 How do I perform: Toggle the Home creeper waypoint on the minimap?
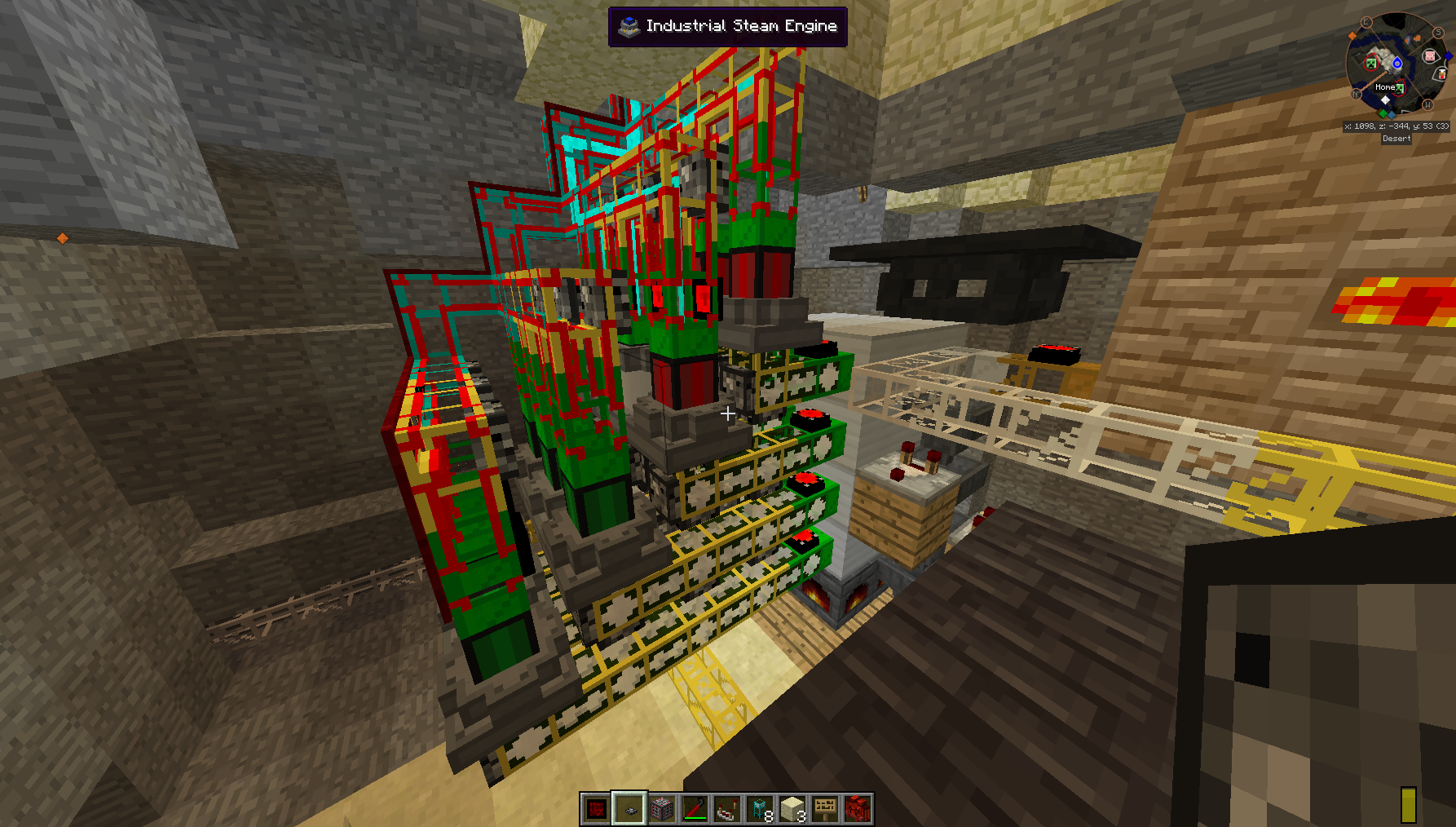[1399, 89]
